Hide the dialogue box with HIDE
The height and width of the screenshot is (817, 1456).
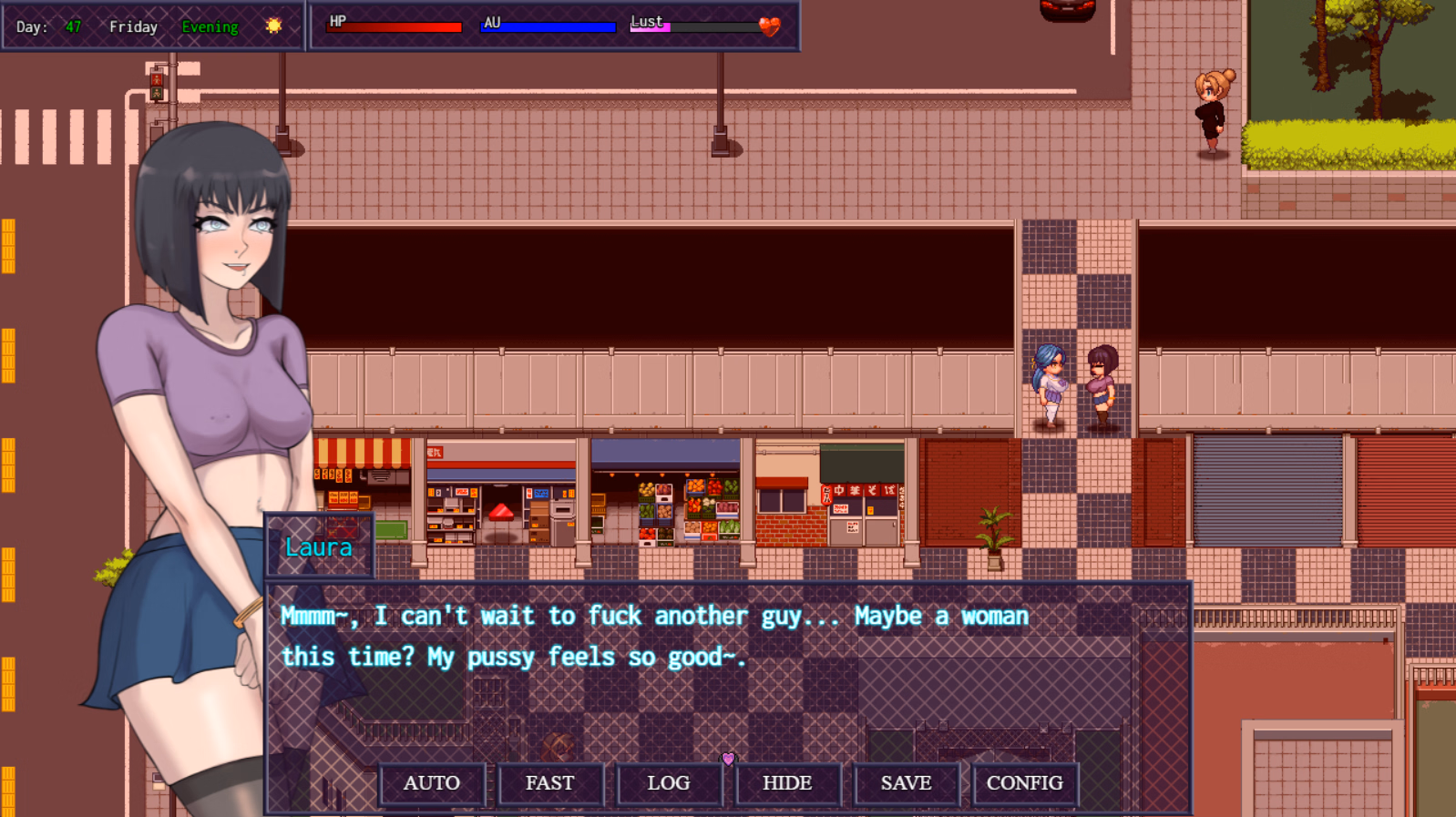click(787, 783)
